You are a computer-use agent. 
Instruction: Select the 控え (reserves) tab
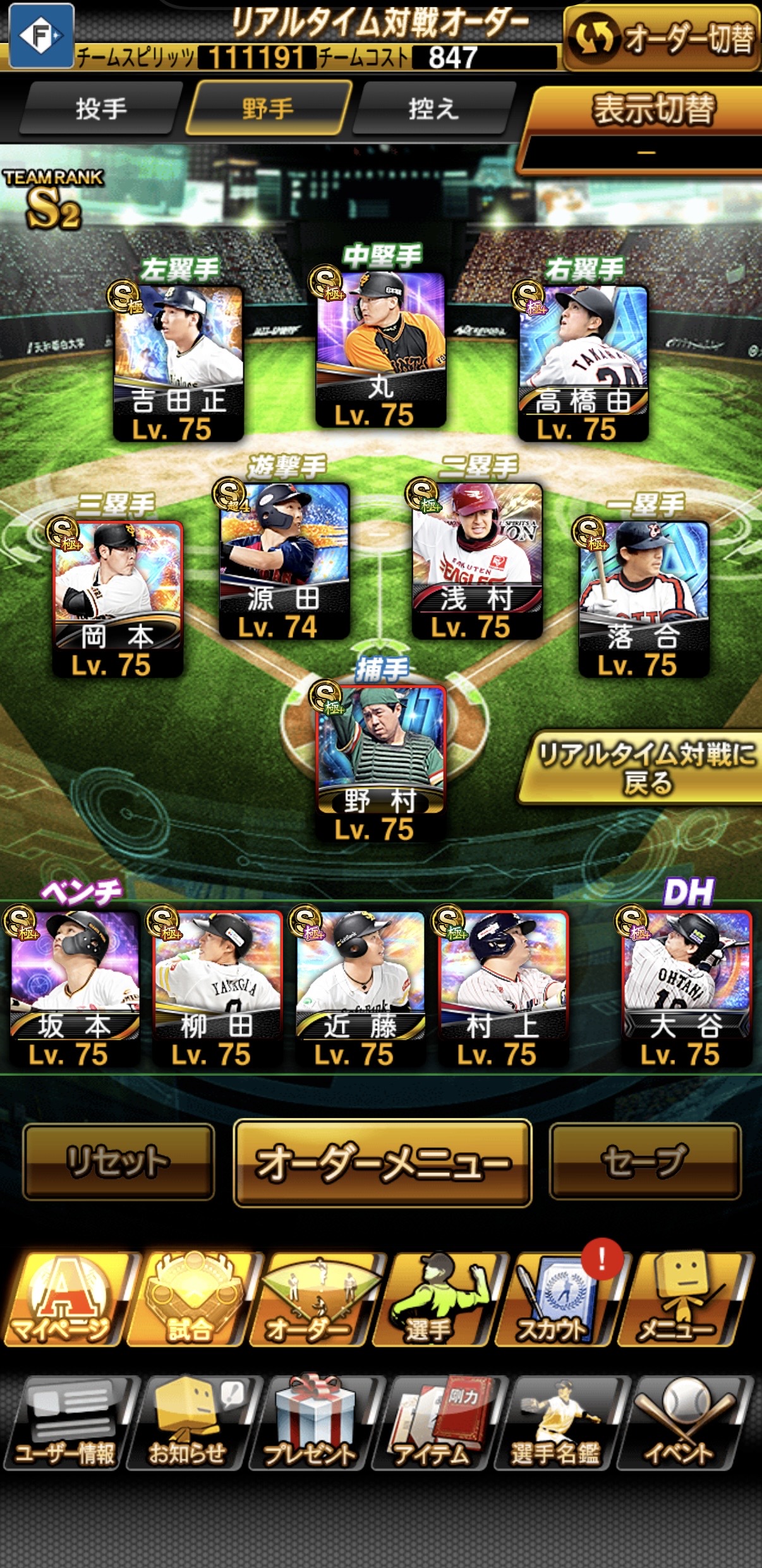point(433,109)
